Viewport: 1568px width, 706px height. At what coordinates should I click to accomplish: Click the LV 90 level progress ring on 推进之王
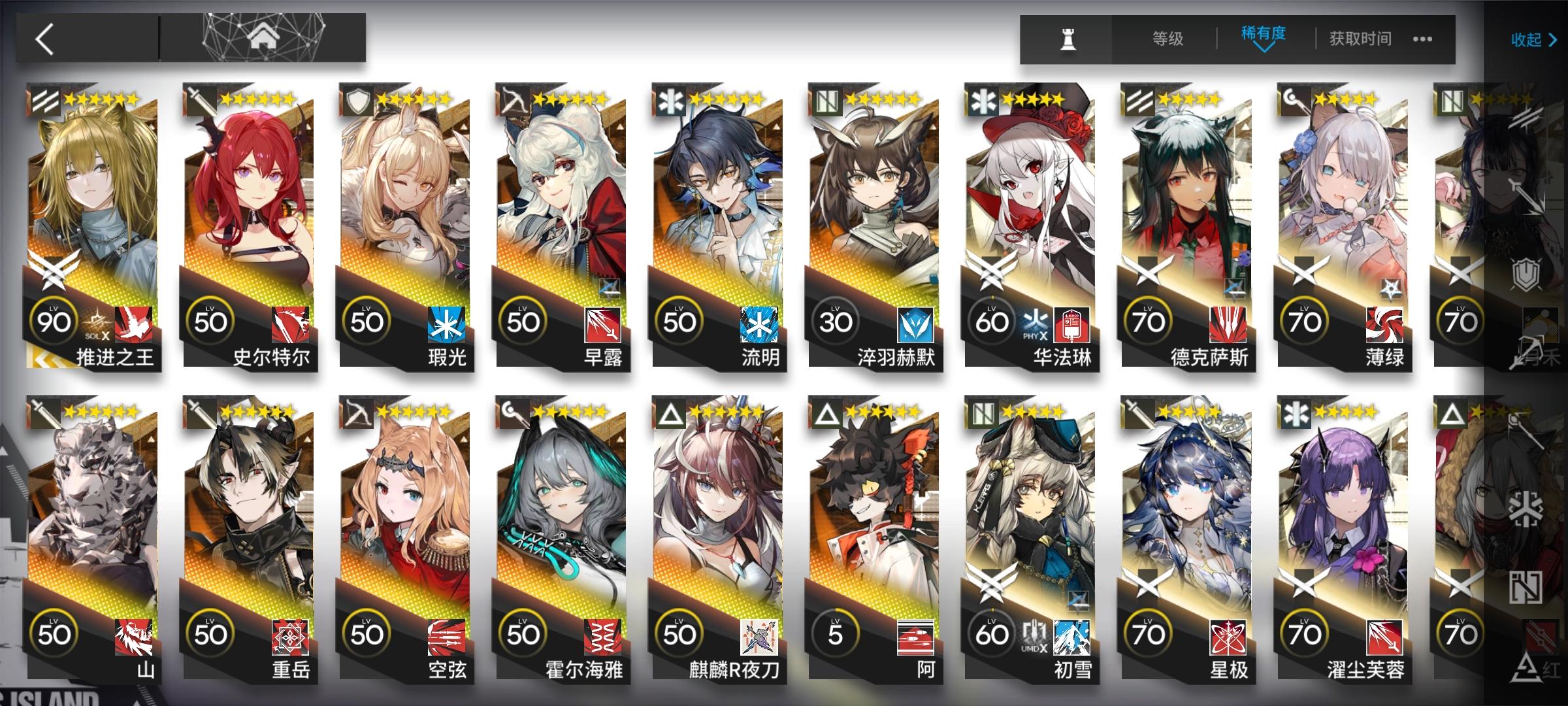(54, 321)
